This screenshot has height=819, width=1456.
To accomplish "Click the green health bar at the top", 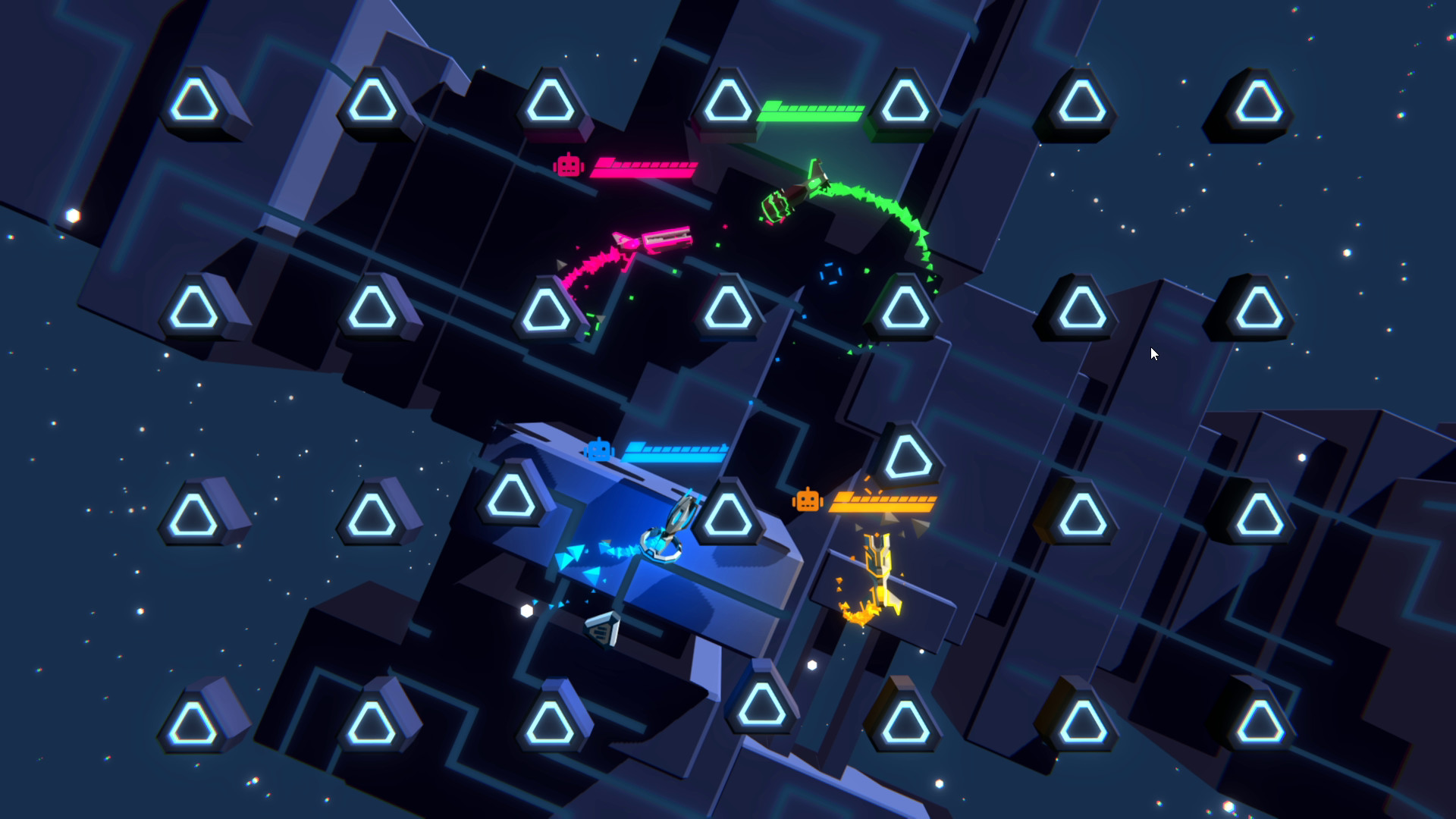I will point(811,111).
